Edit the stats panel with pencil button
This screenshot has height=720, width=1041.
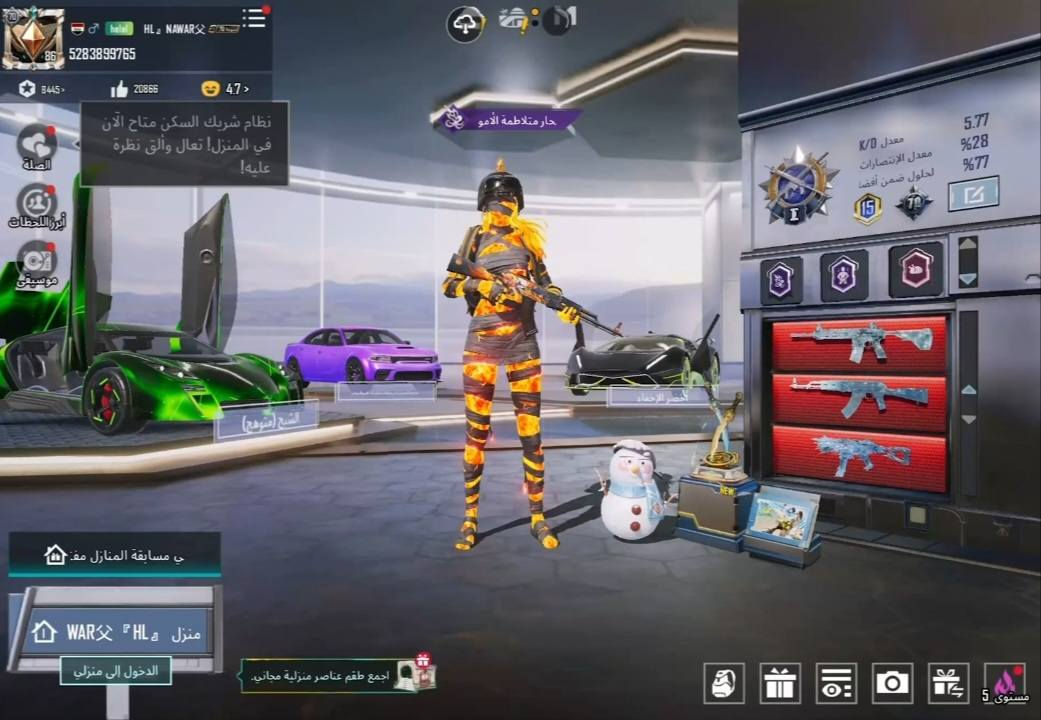click(973, 192)
